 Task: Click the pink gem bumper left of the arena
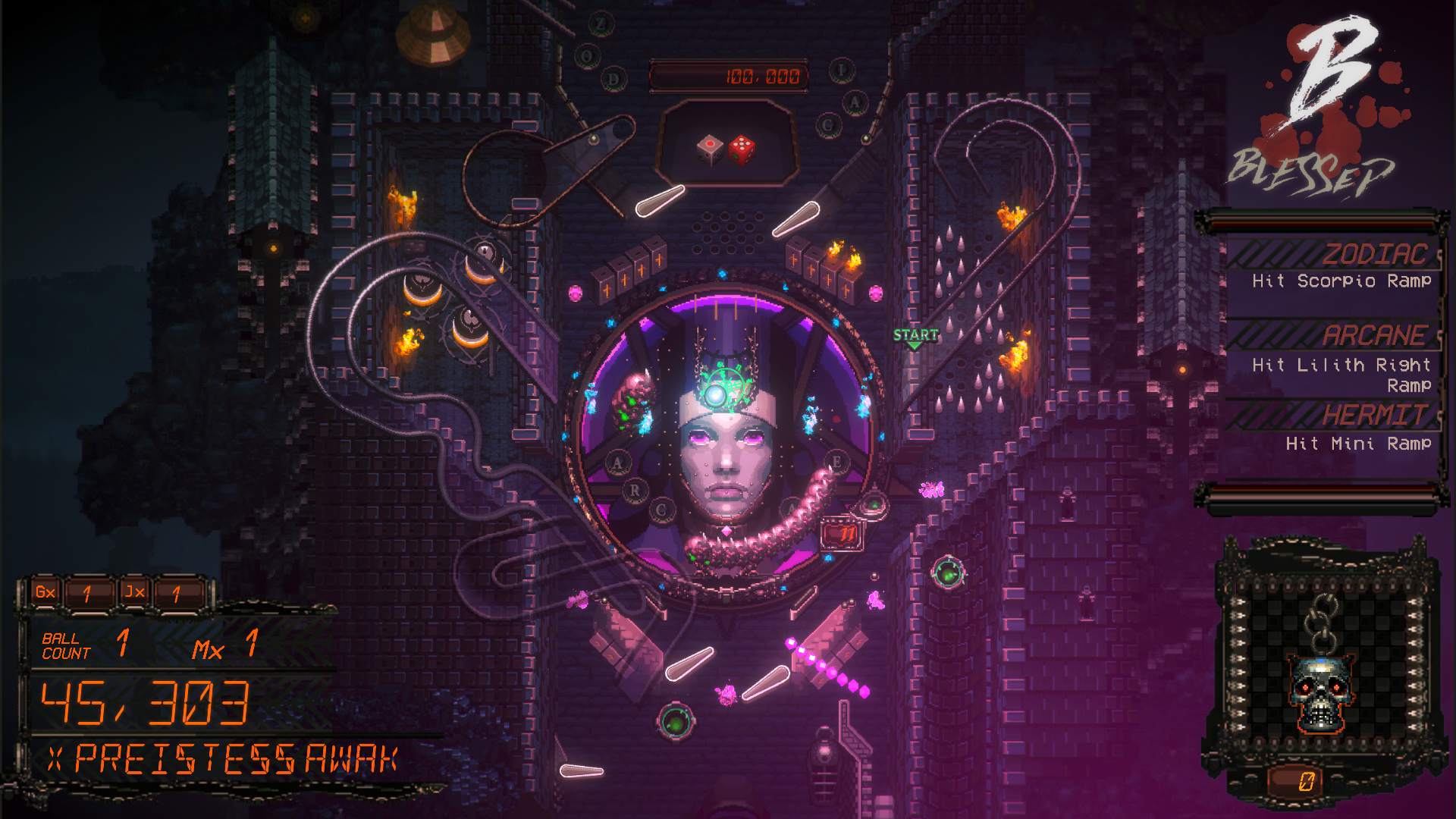pyautogui.click(x=574, y=293)
